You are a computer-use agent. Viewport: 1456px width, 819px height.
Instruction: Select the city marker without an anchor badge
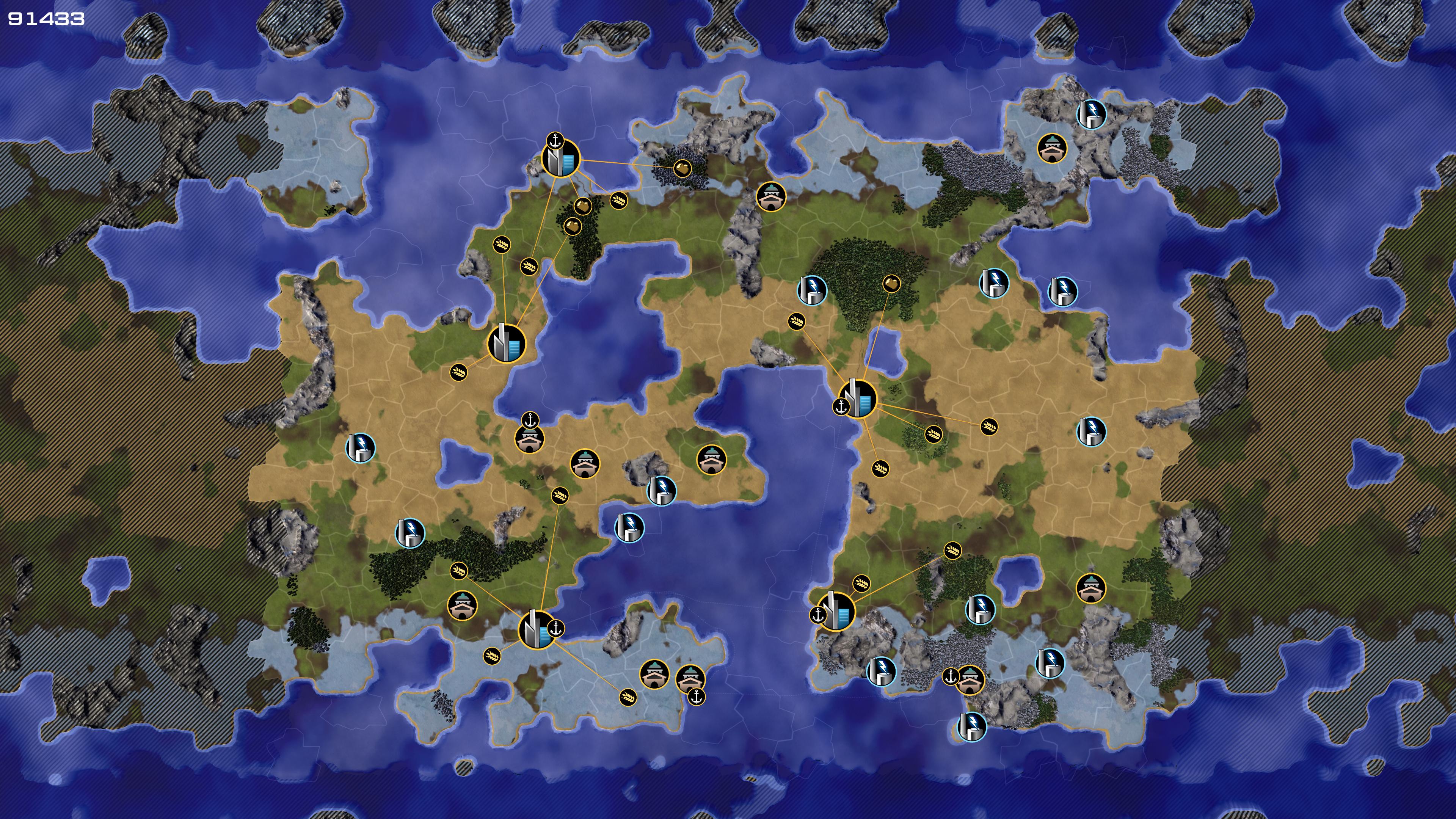[x=506, y=343]
